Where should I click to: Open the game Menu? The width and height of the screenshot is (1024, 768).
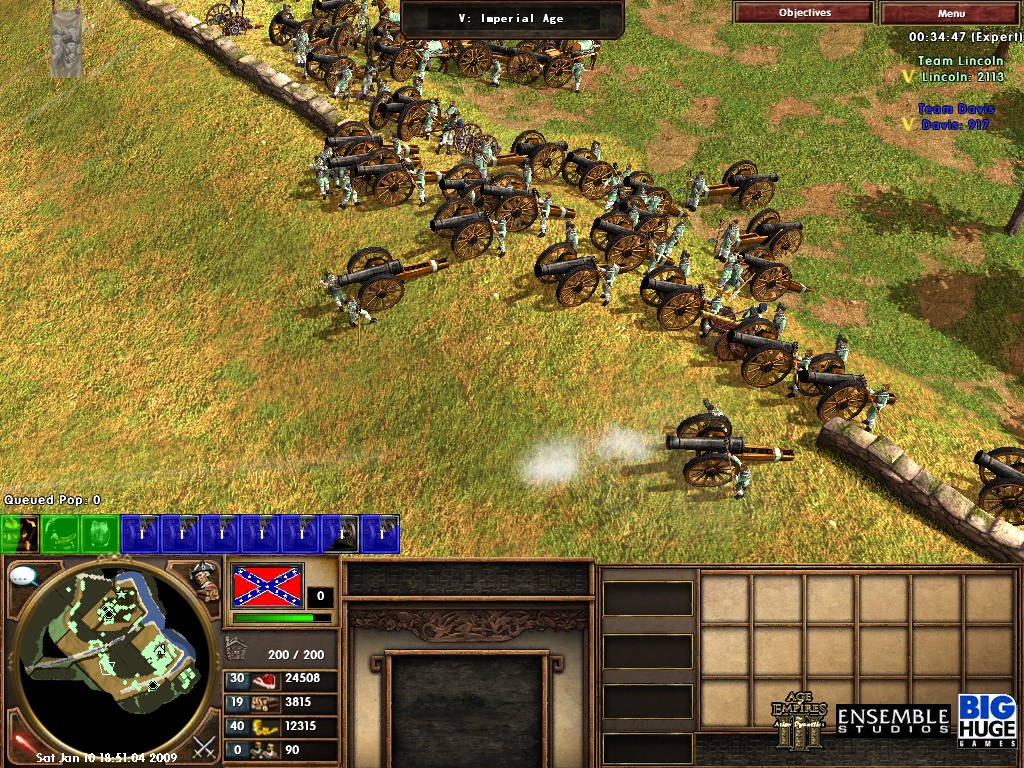point(951,13)
